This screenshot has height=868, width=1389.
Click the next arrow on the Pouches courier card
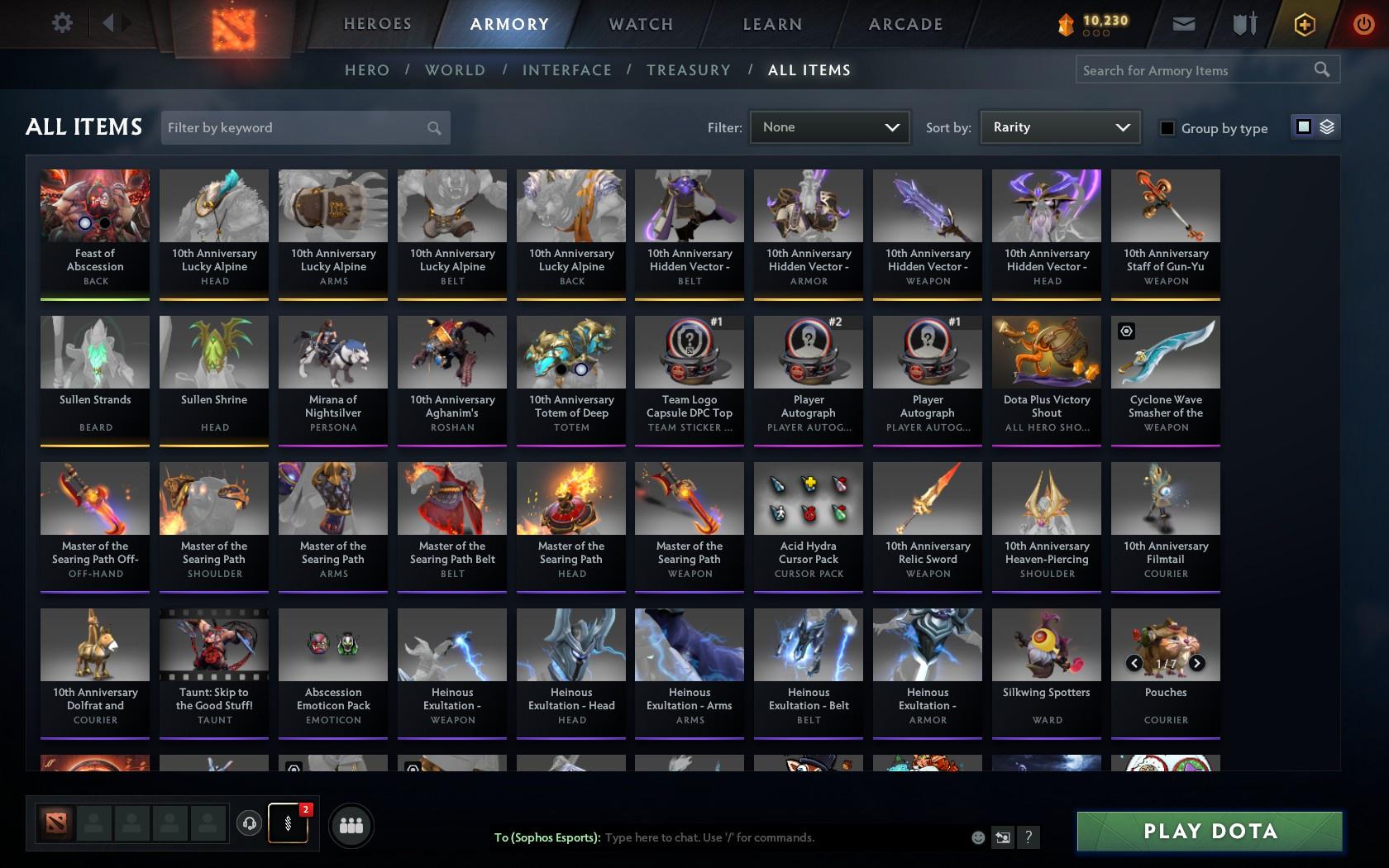tap(1196, 662)
